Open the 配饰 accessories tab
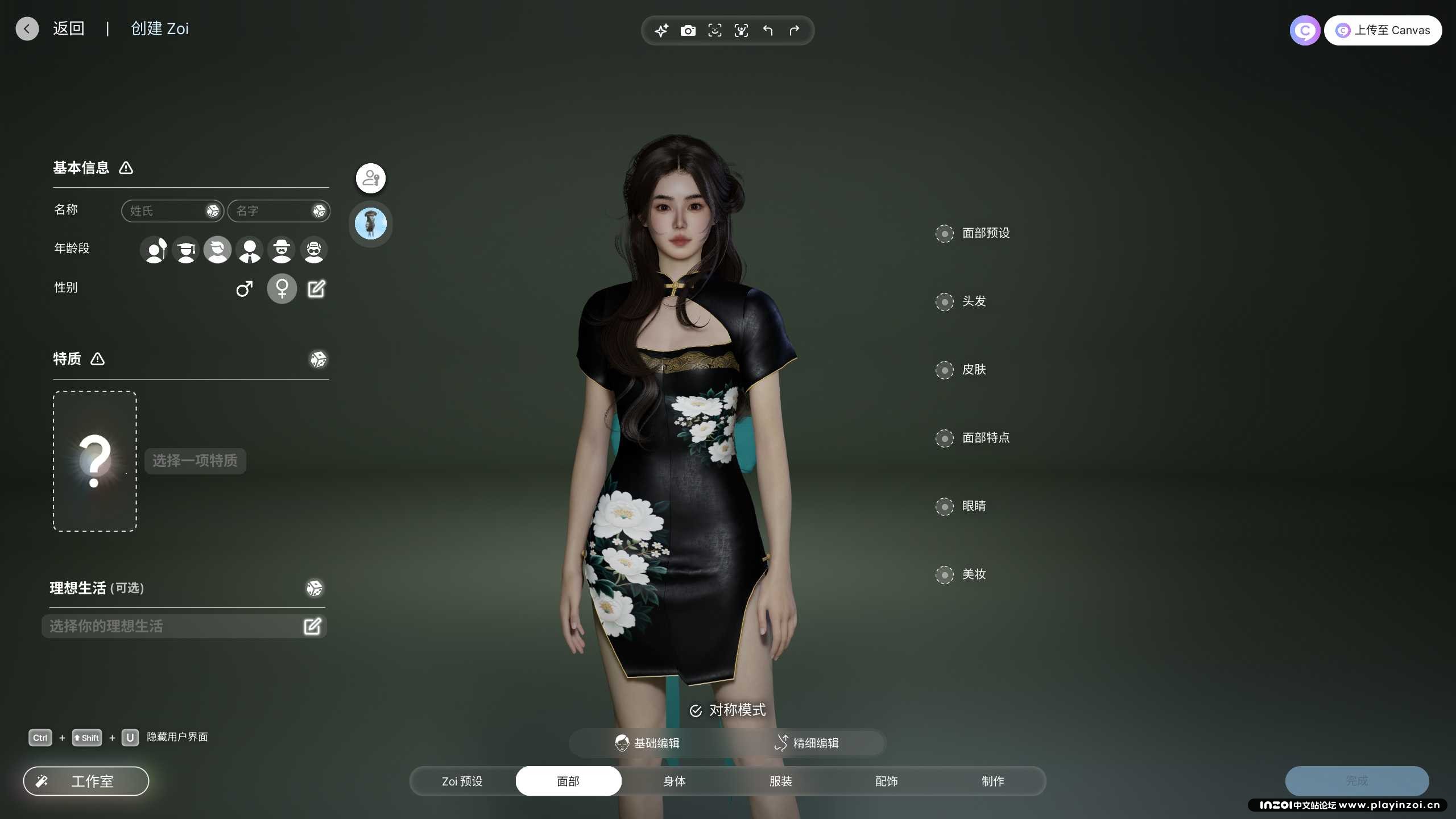This screenshot has width=1456, height=819. (887, 781)
